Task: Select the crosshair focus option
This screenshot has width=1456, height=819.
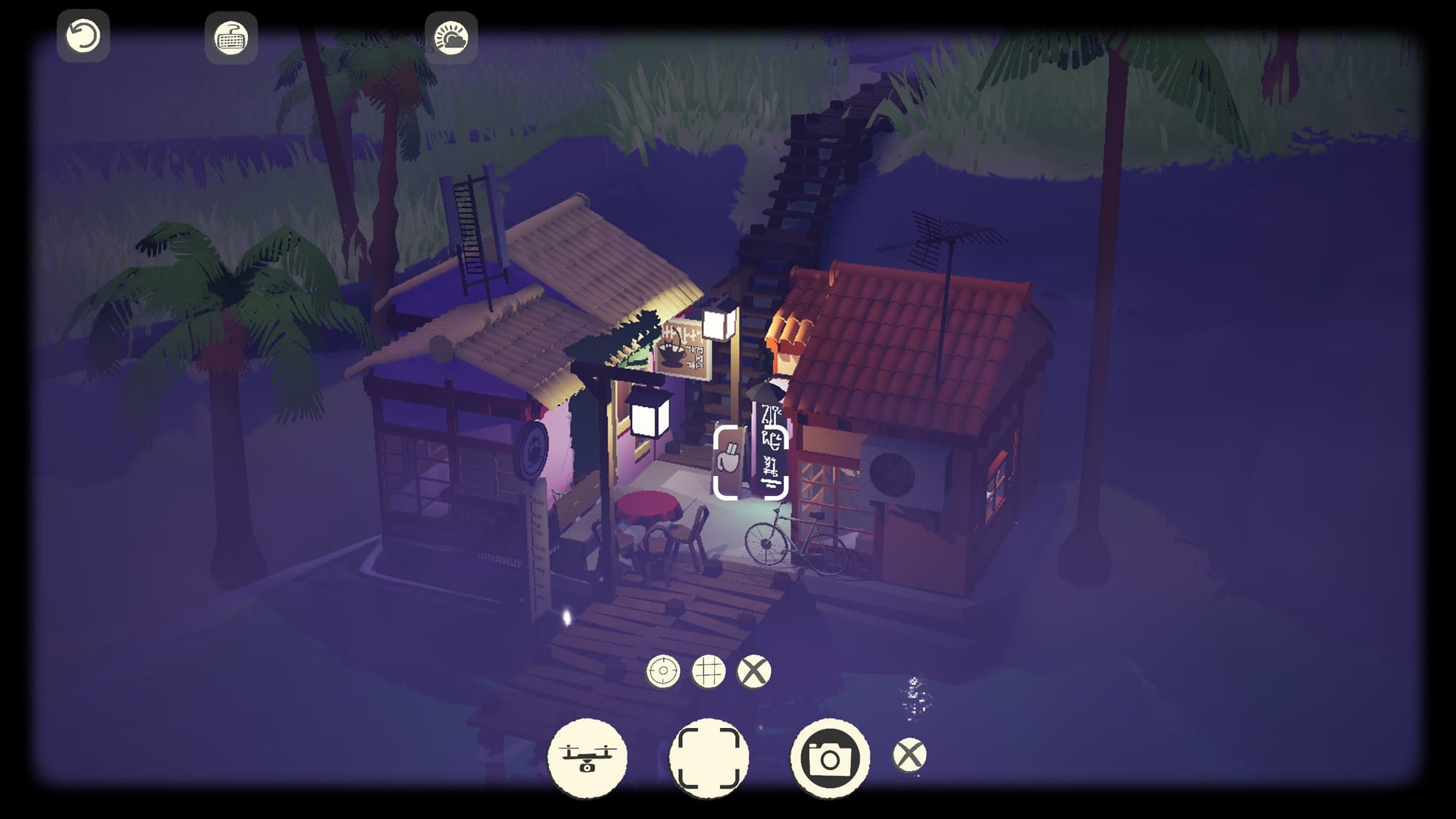Action: tap(662, 671)
